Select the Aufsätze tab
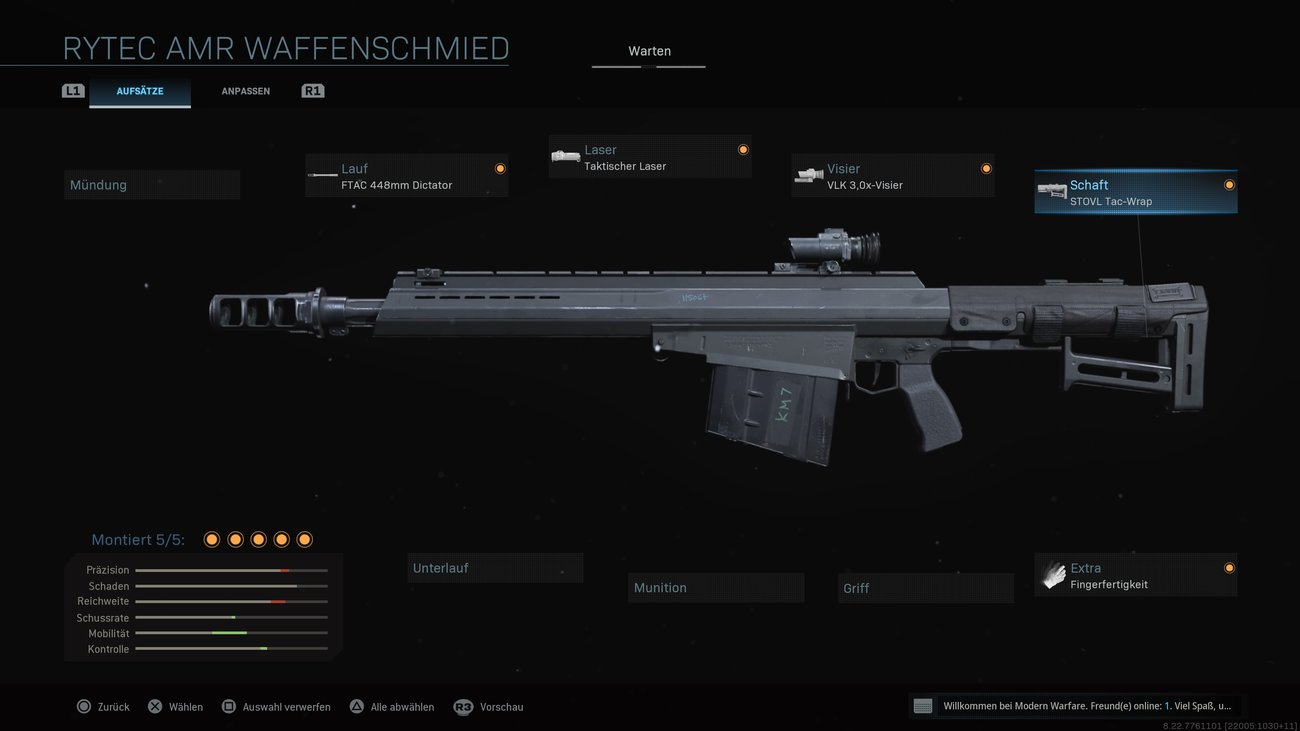Viewport: 1300px width, 731px height. (140, 90)
